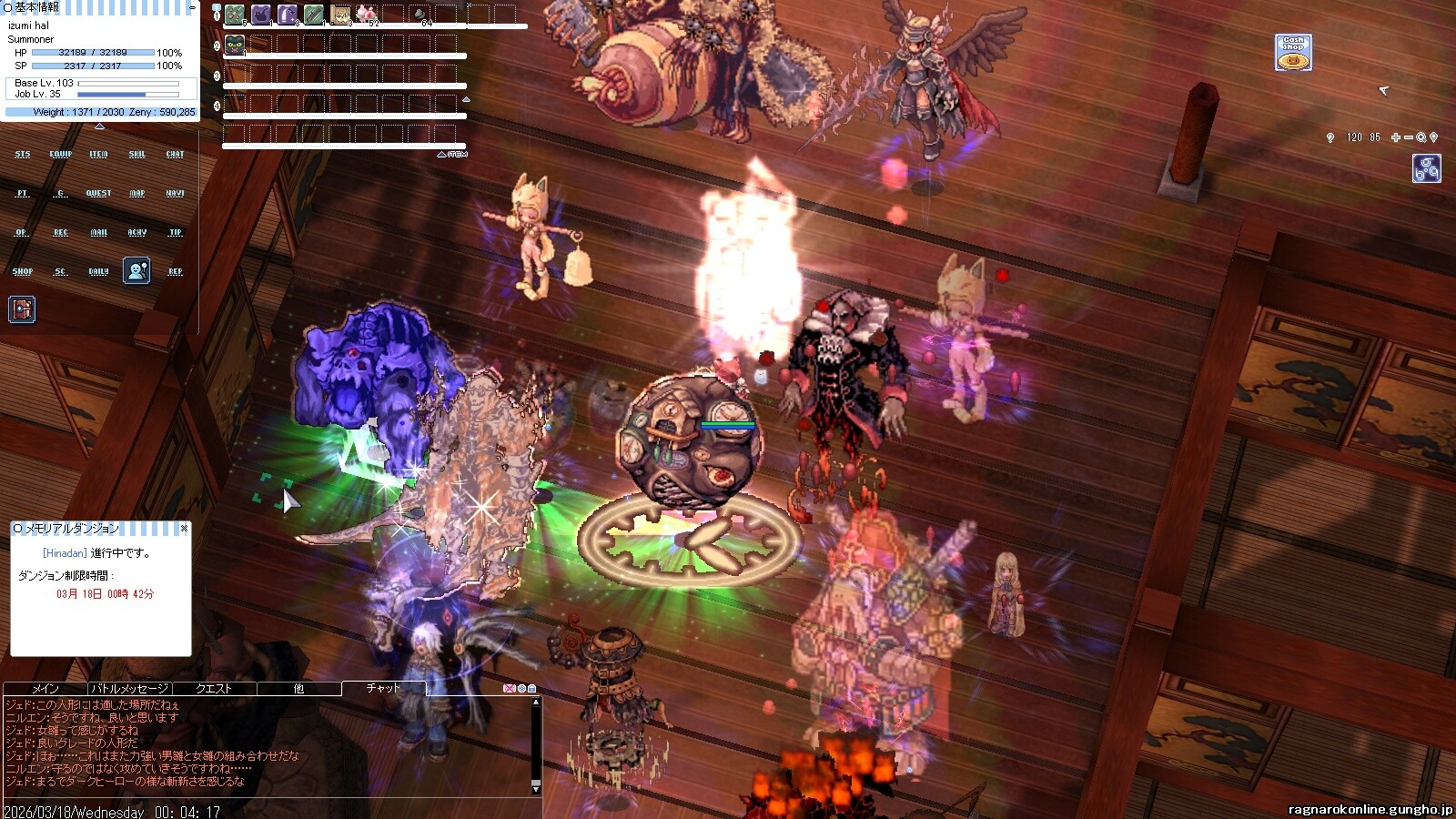Screen dimensions: 1456x819
Task: Open the EQUIP menu button
Action: 61,155
